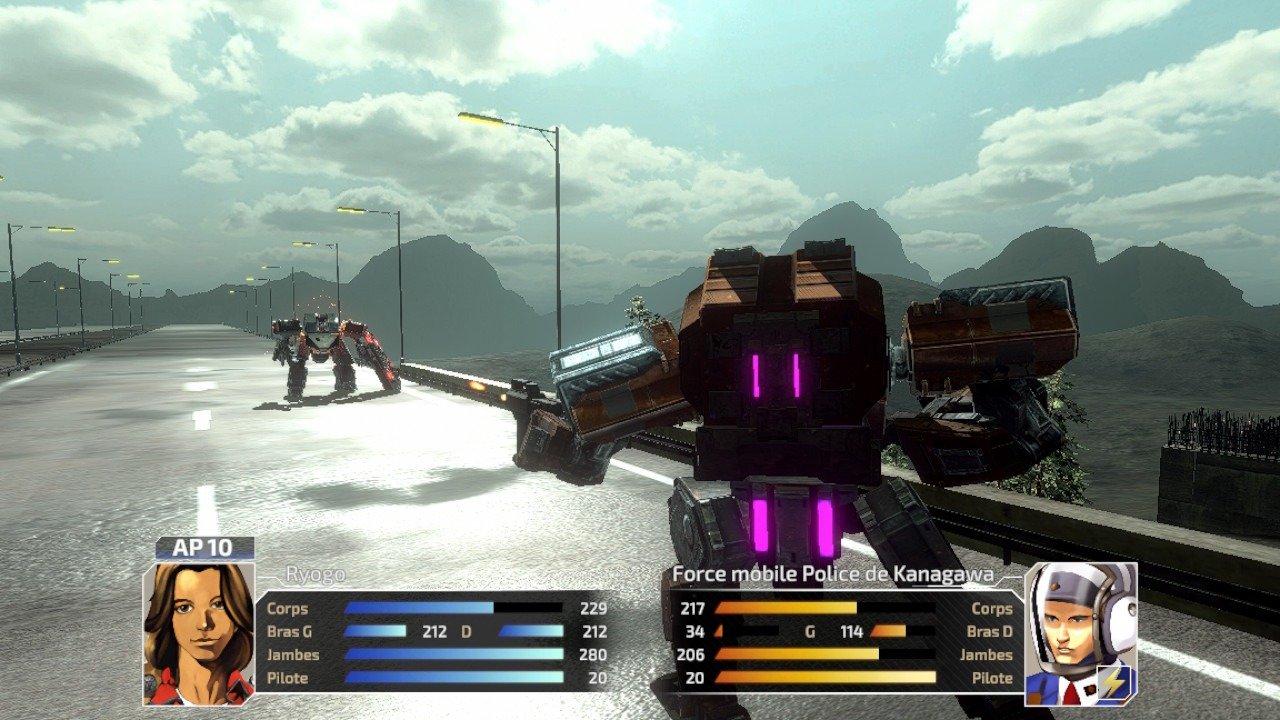Select Ryogo's pilot portrait
1280x720 pixels.
199,633
